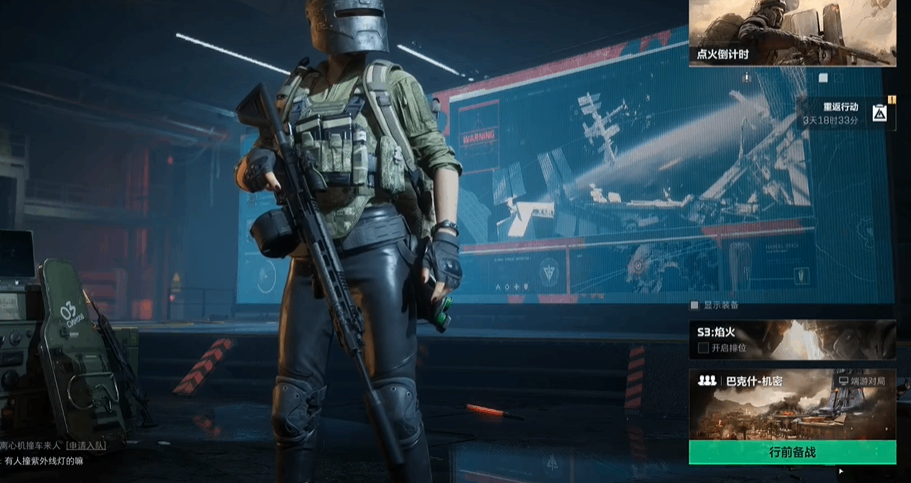The width and height of the screenshot is (911, 483).
Task: Open the S3:焰火 season panel
Action: click(792, 332)
